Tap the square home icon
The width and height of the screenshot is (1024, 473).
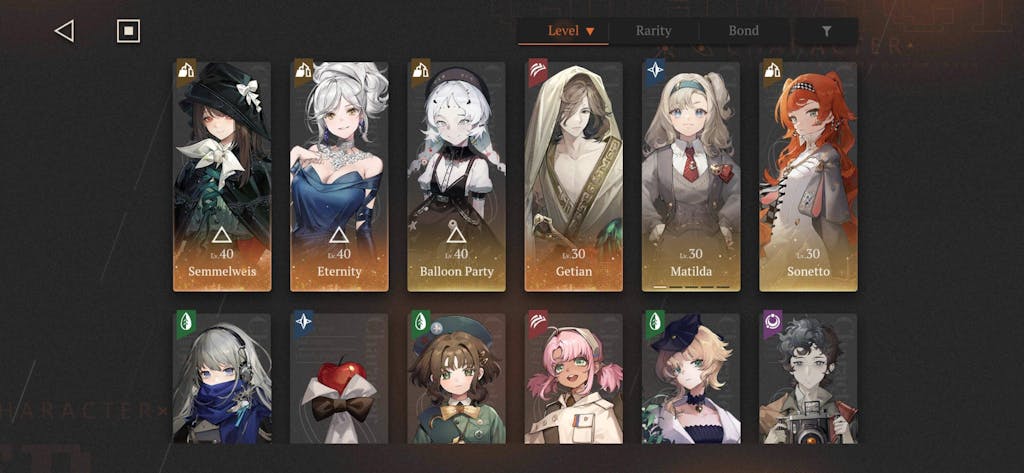[128, 31]
